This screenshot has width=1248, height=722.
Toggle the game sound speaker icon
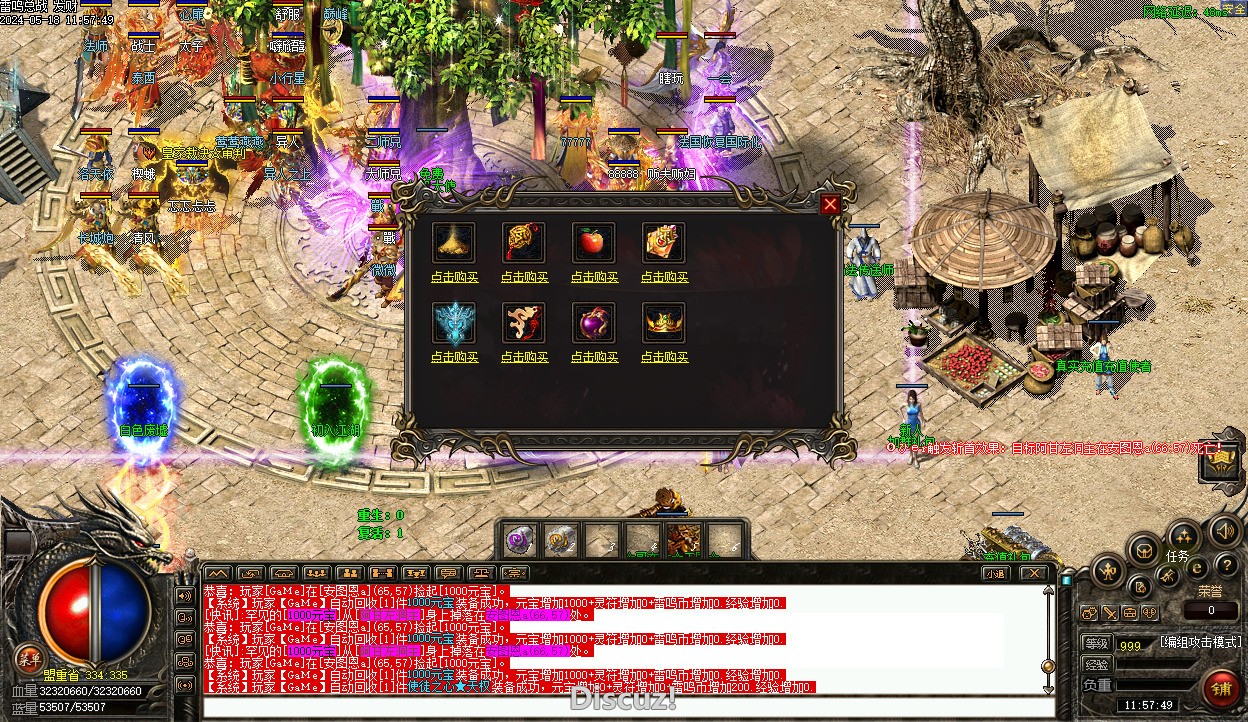(1224, 531)
